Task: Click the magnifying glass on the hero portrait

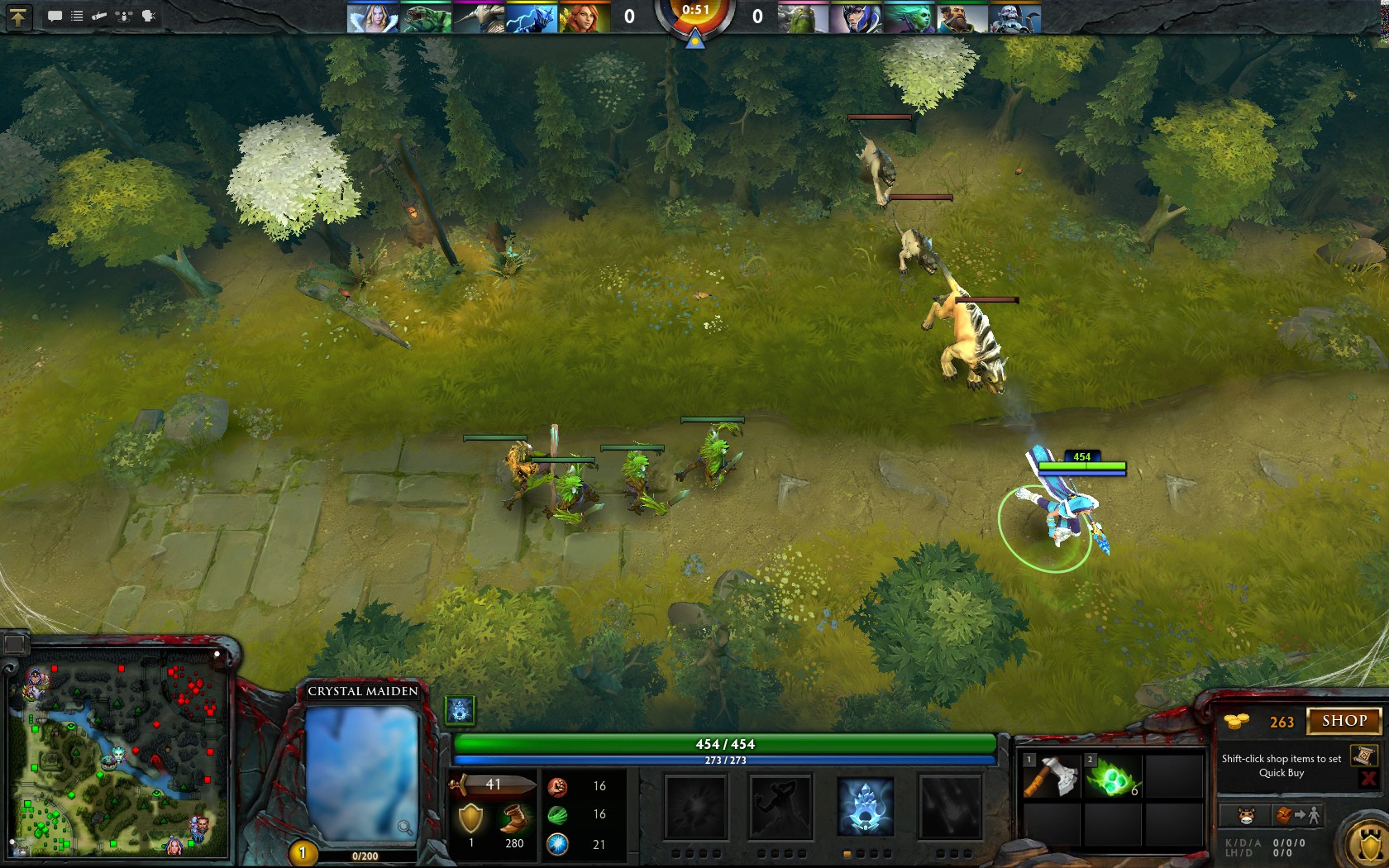Action: (x=404, y=827)
